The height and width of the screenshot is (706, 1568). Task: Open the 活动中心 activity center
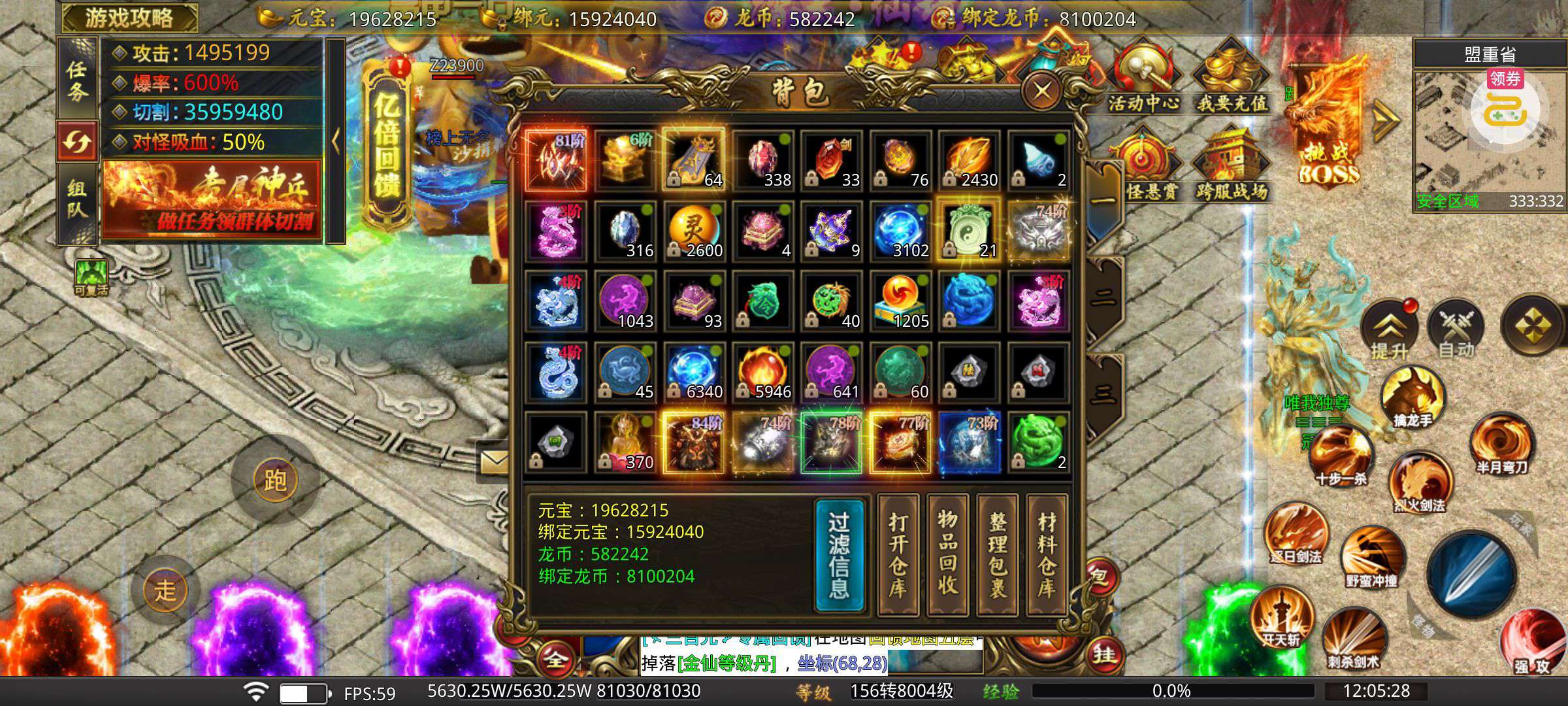point(1143,78)
